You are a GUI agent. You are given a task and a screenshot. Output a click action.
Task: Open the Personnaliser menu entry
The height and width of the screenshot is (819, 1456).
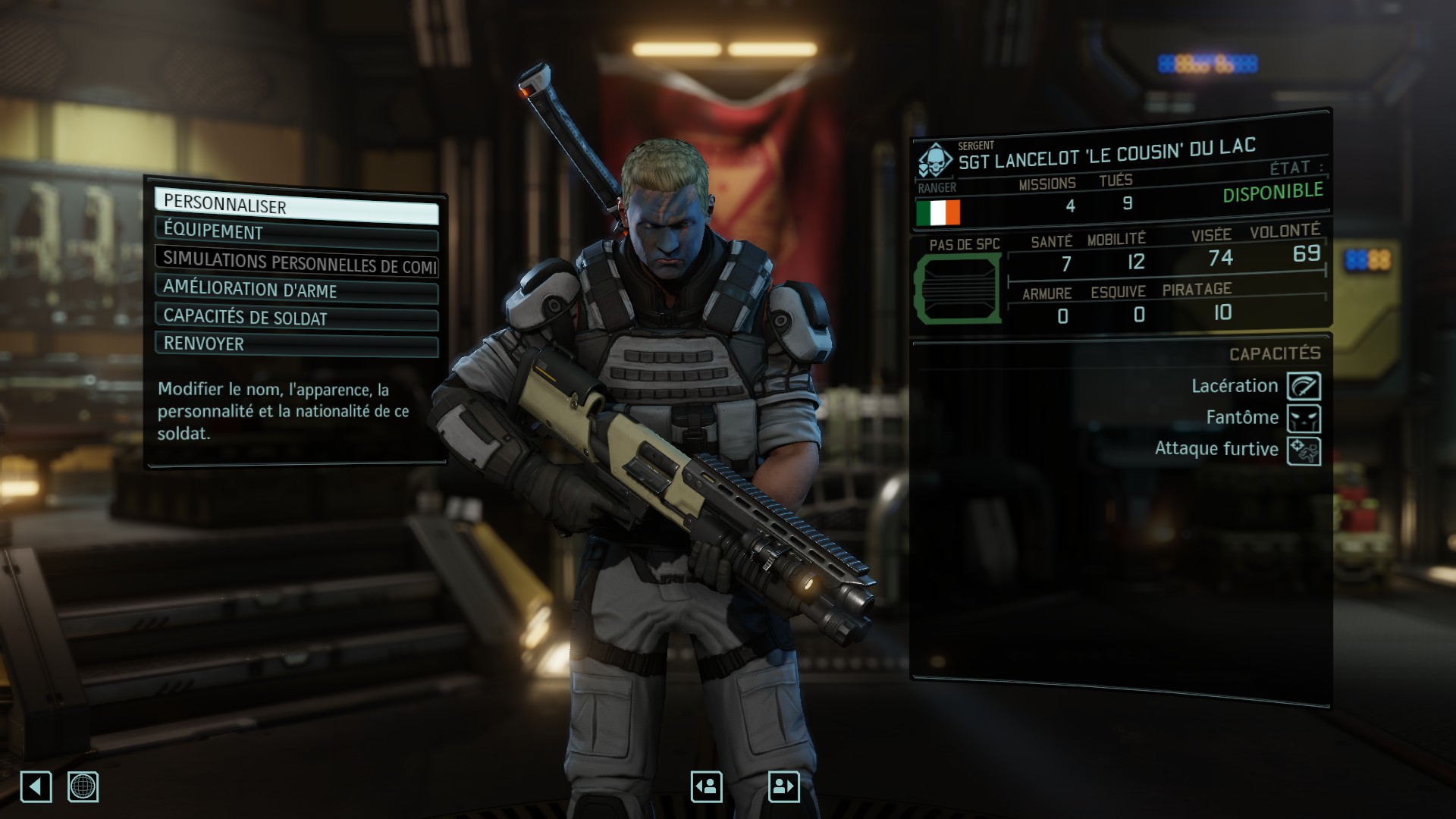[297, 206]
